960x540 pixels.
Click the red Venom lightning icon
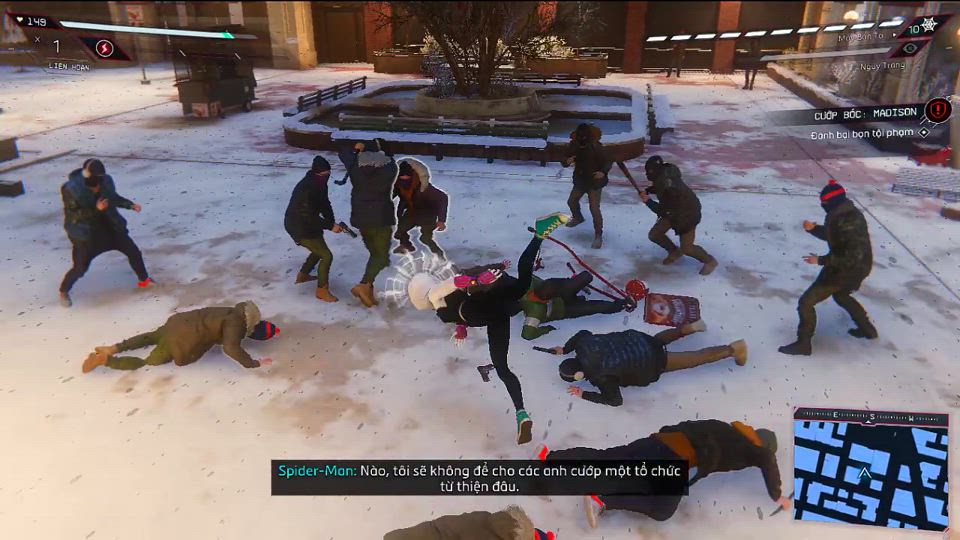(x=104, y=47)
